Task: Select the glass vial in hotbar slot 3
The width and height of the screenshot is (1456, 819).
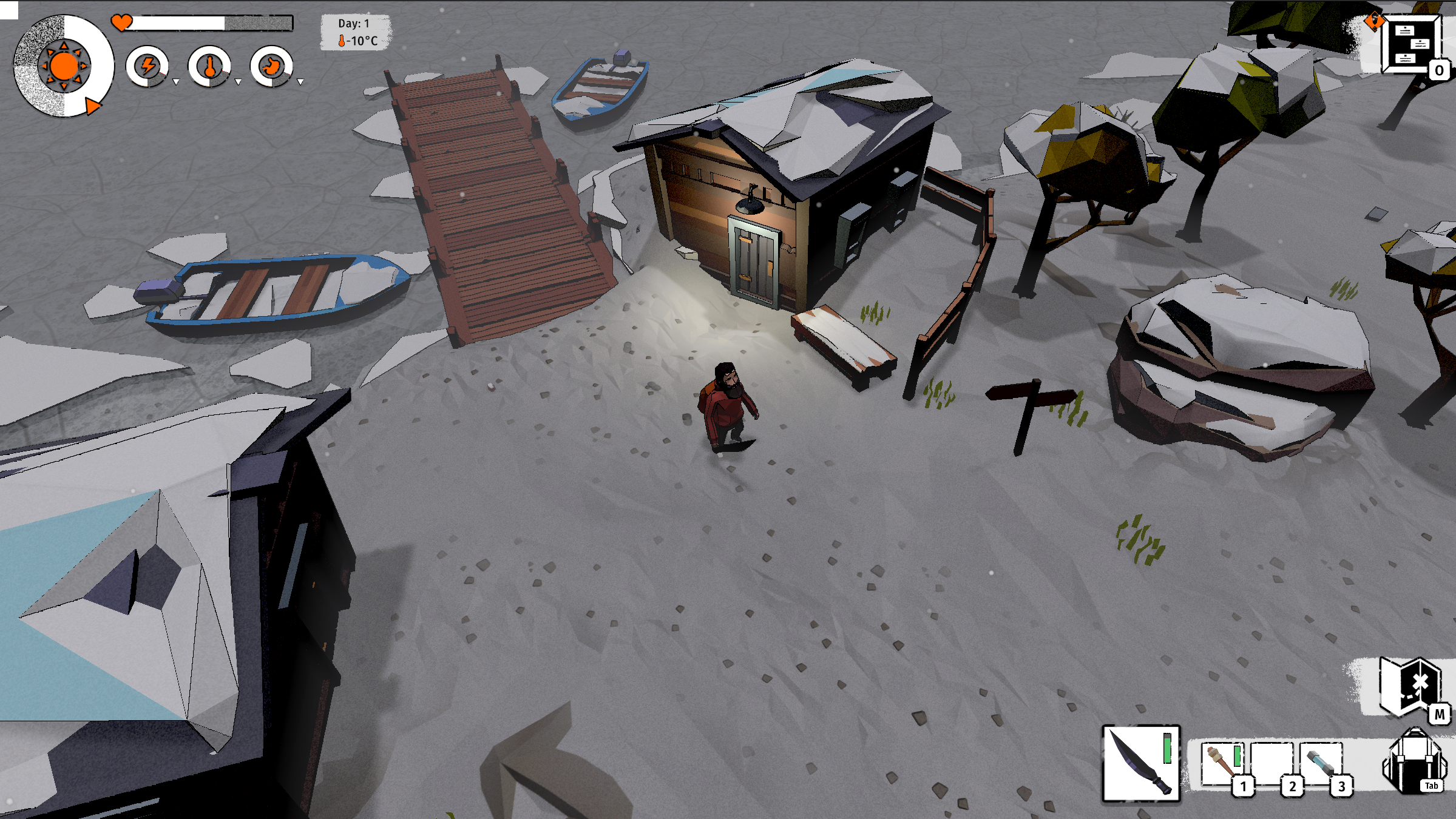Action: point(1321,763)
